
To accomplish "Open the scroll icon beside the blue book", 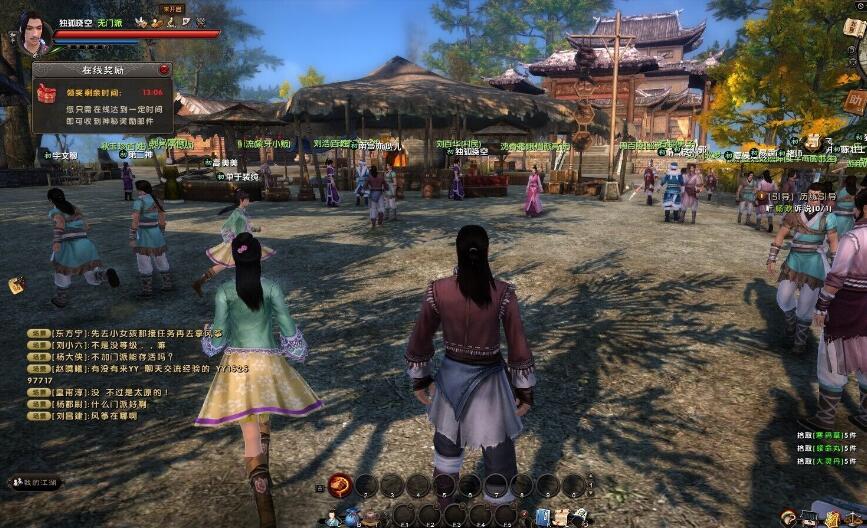I will point(562,516).
